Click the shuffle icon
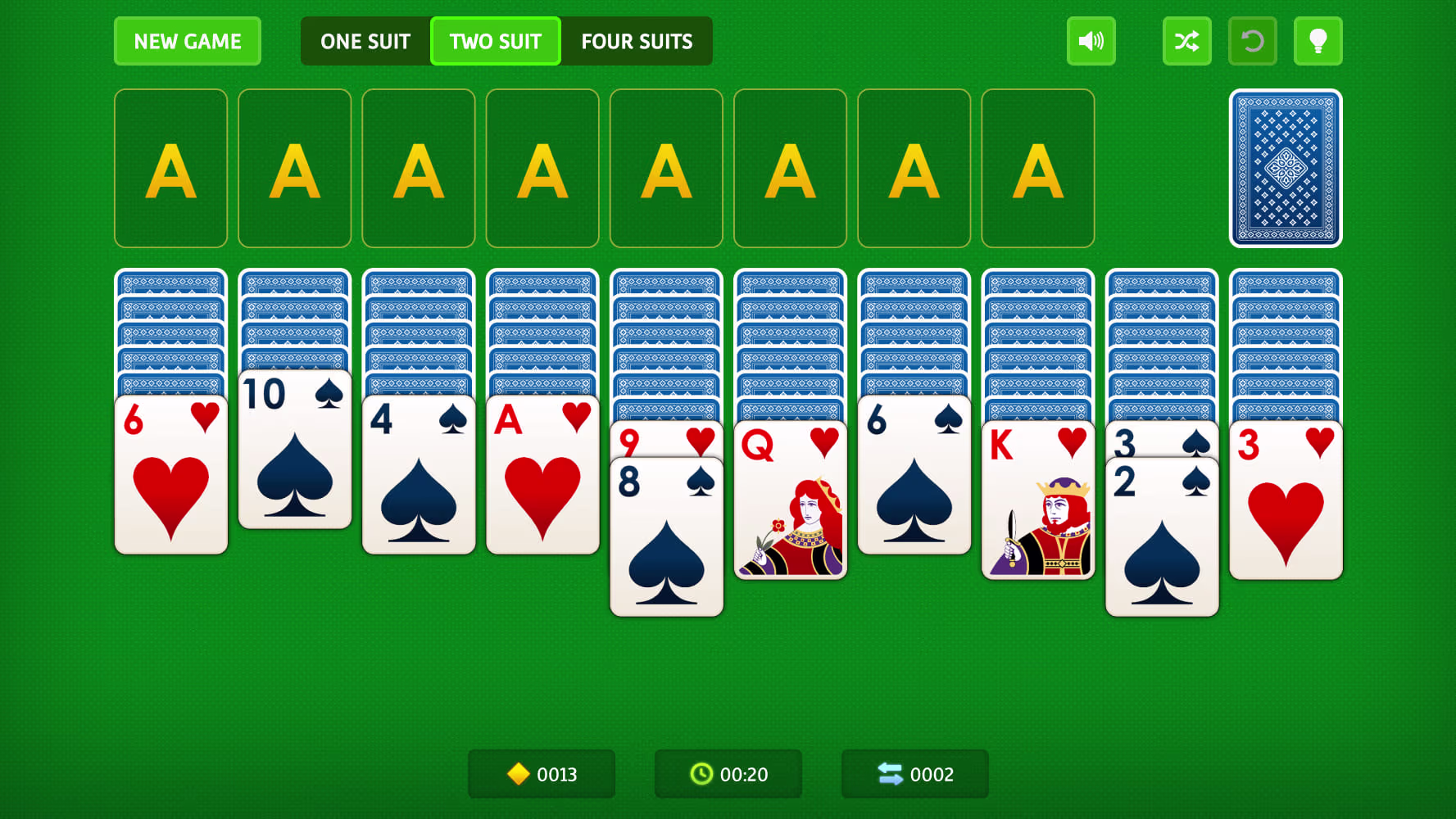The image size is (1456, 819). 1186,41
